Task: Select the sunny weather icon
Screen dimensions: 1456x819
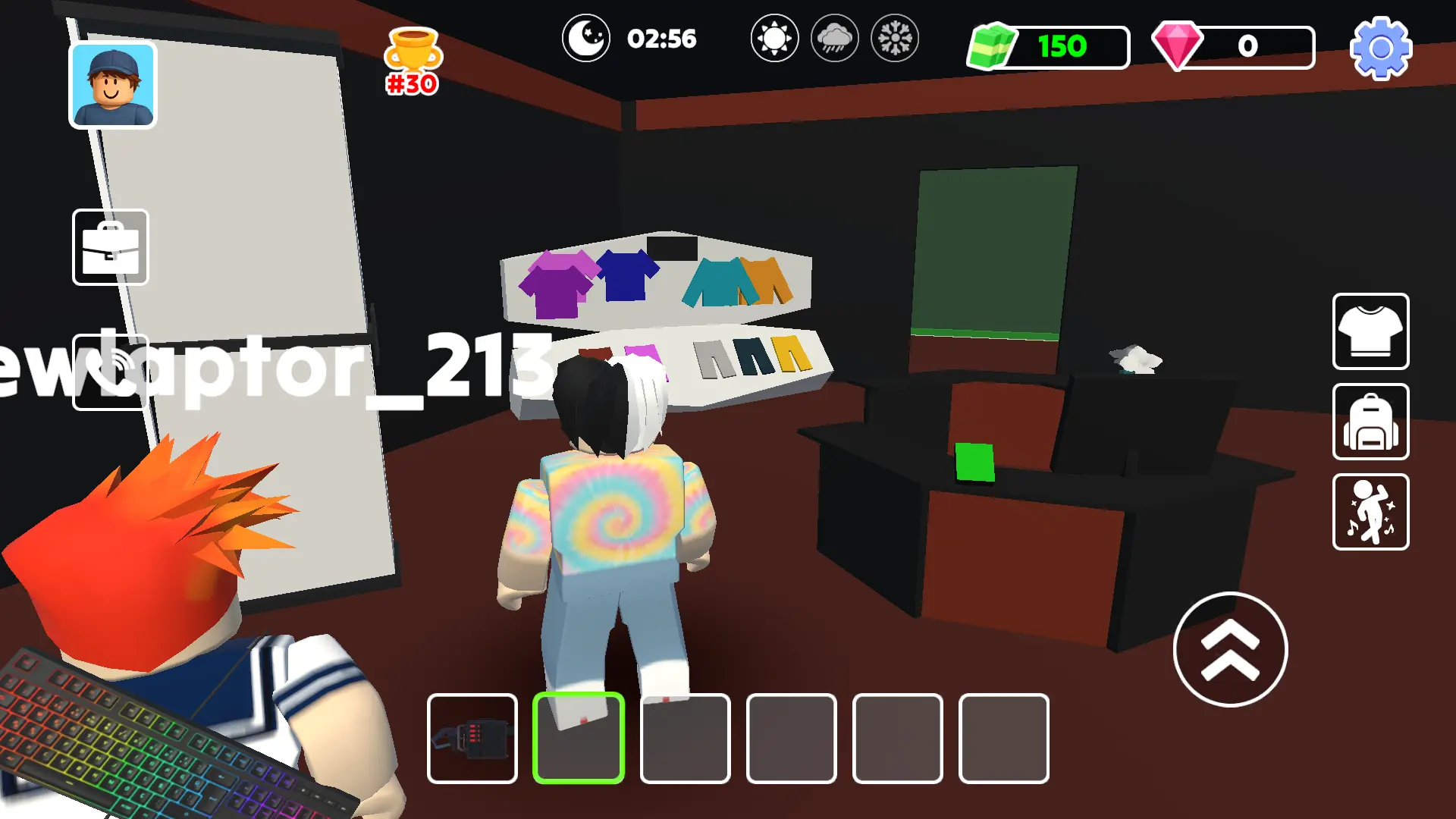Action: [x=774, y=39]
